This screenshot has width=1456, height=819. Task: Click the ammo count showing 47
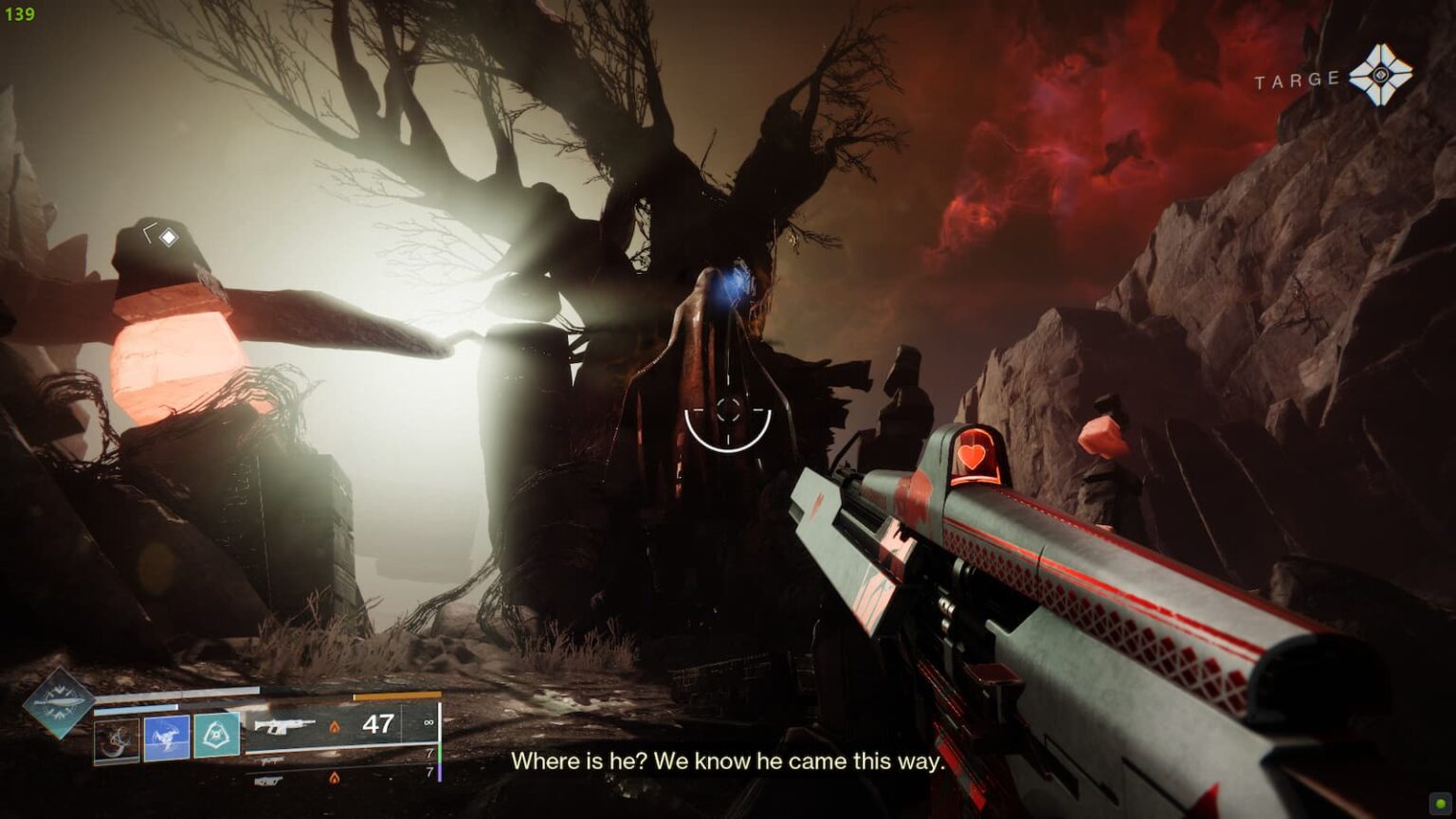coord(379,724)
